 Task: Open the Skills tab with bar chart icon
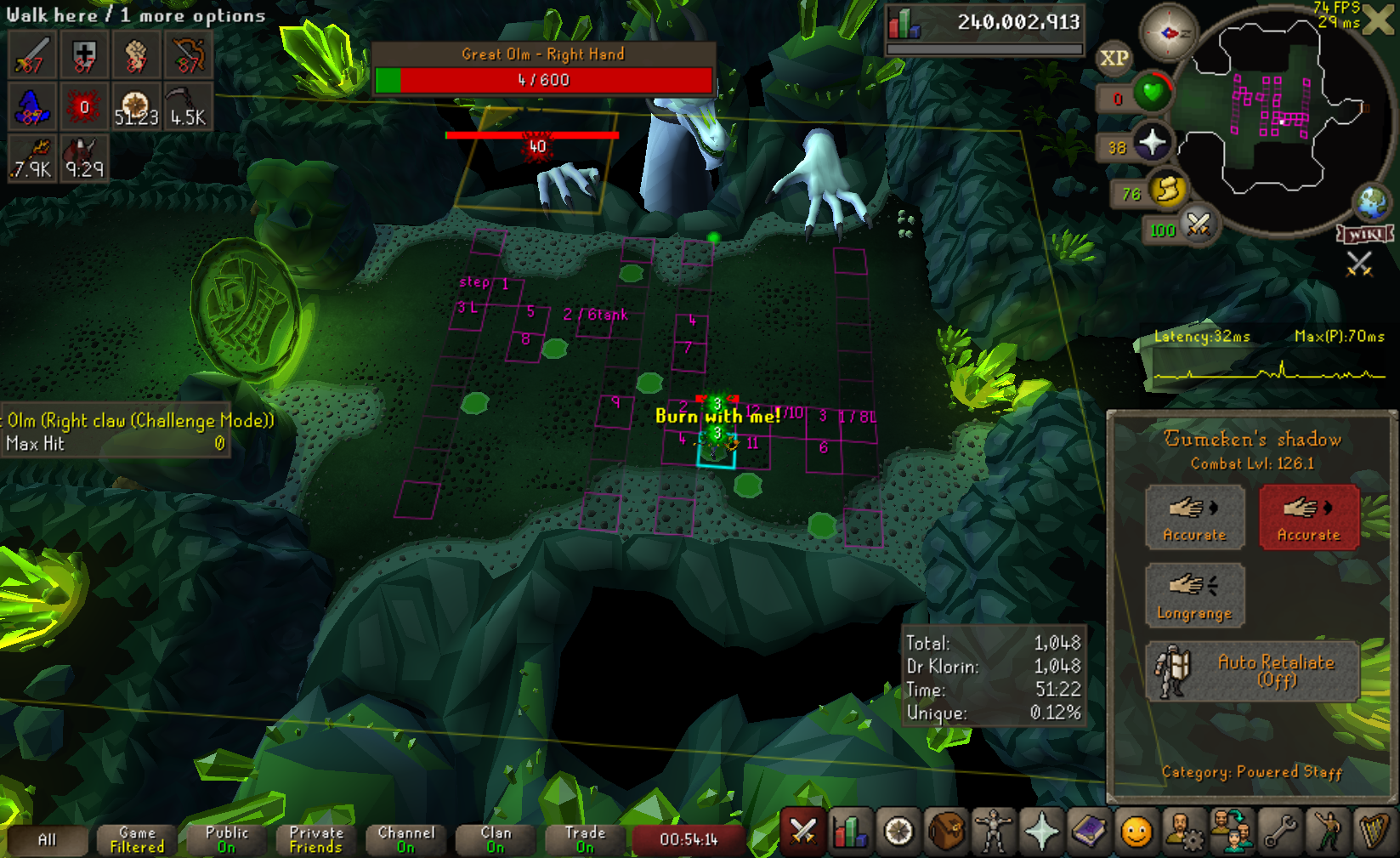[851, 831]
